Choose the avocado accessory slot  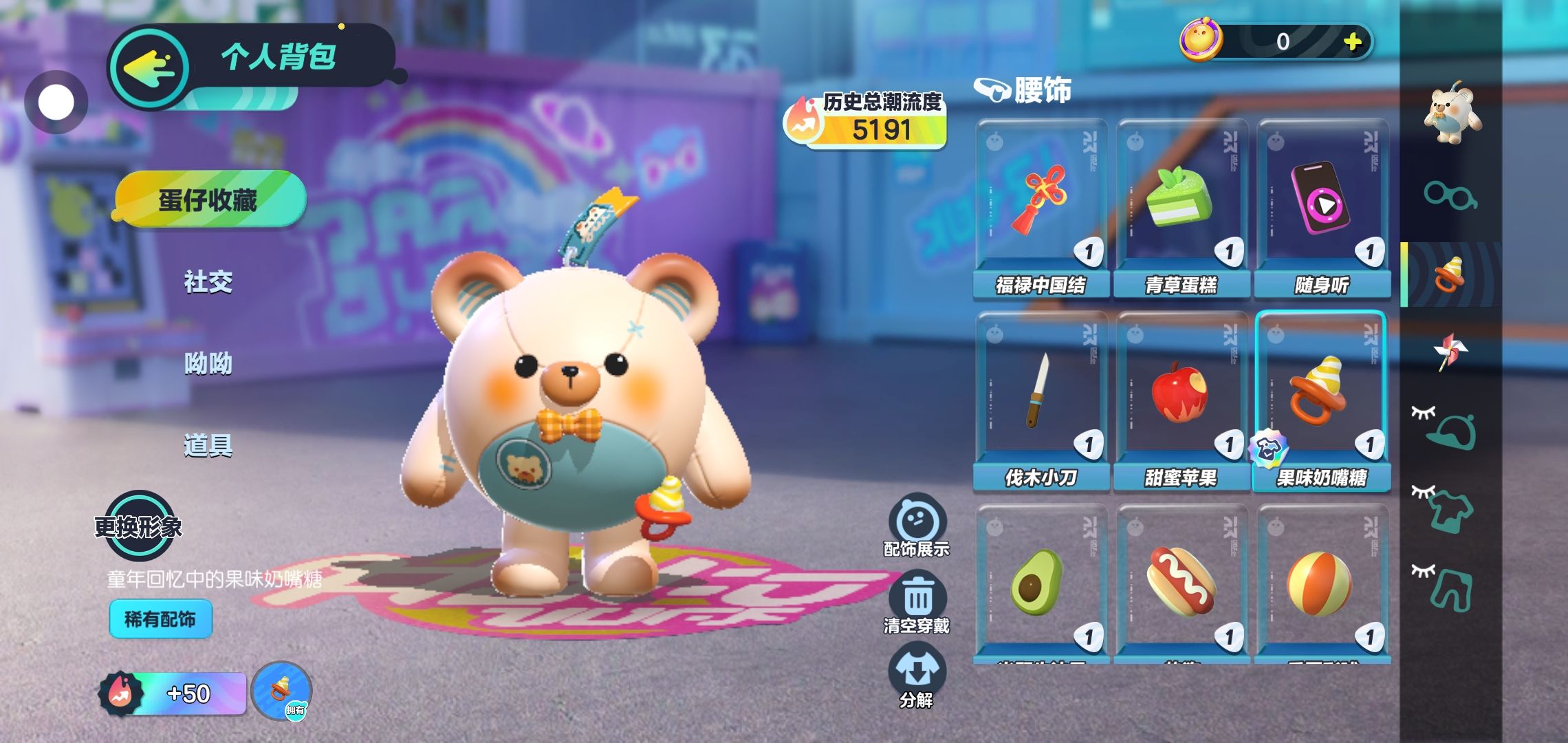[1041, 585]
